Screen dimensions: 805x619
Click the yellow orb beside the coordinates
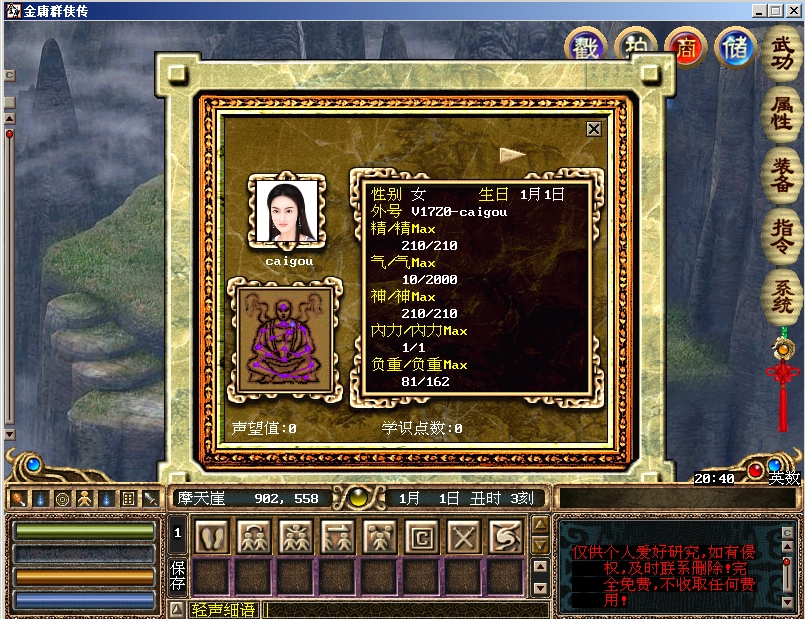(x=357, y=497)
